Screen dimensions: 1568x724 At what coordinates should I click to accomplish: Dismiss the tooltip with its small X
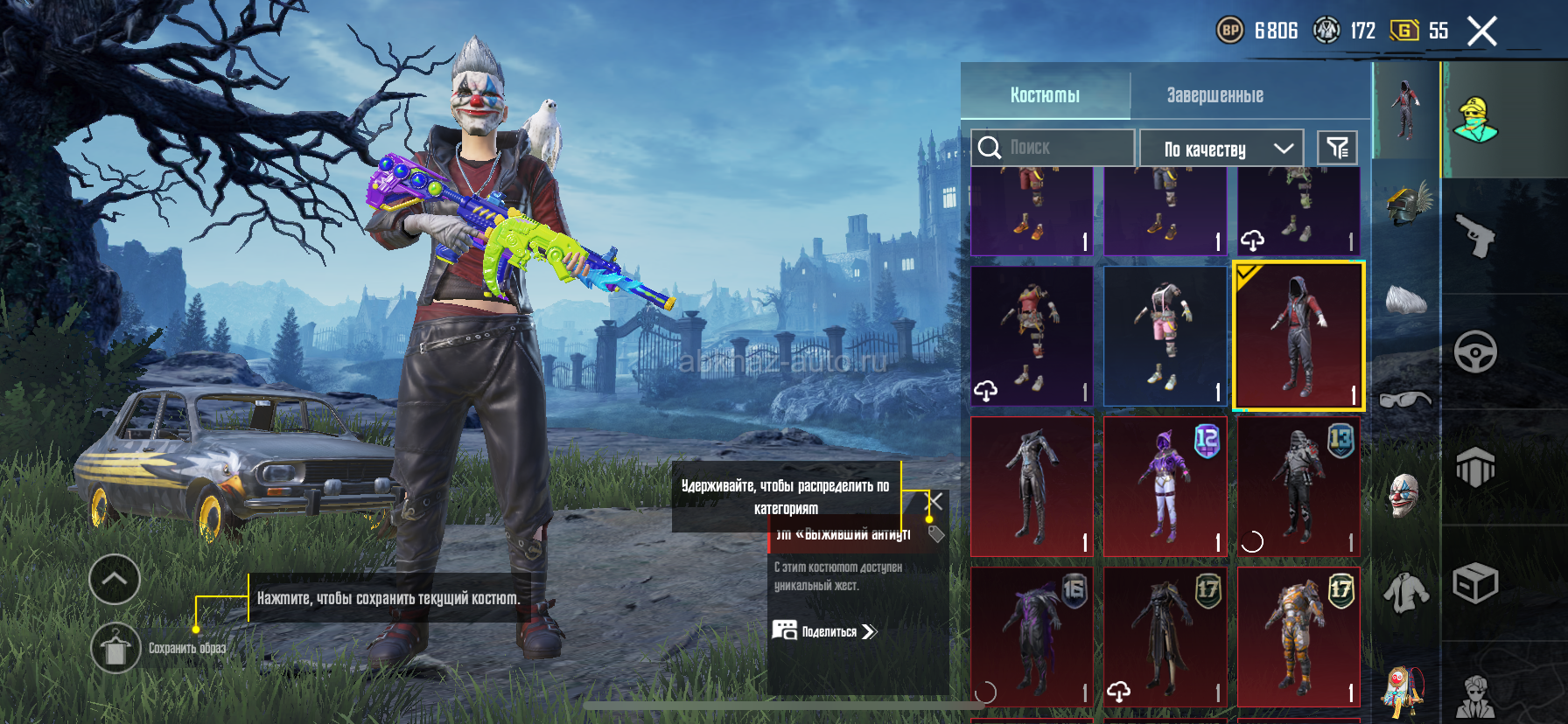(935, 501)
